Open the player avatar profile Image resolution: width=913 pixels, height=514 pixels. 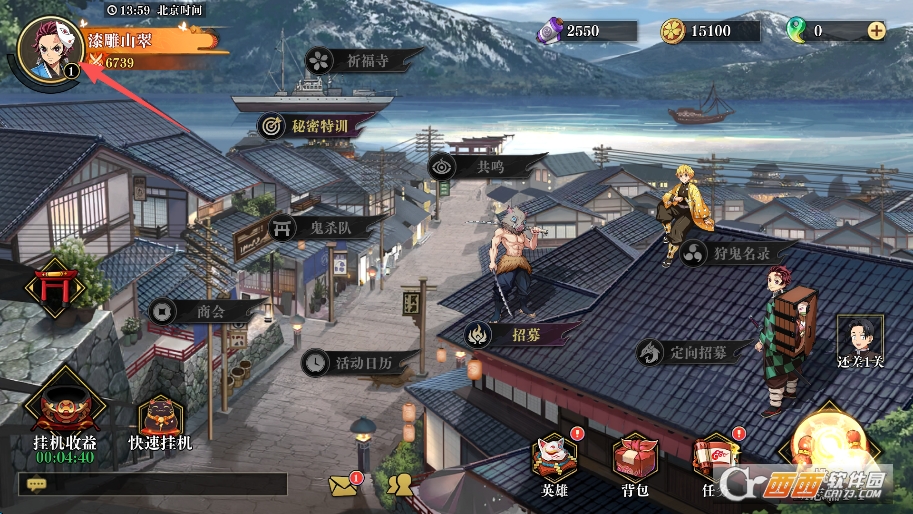pos(49,48)
